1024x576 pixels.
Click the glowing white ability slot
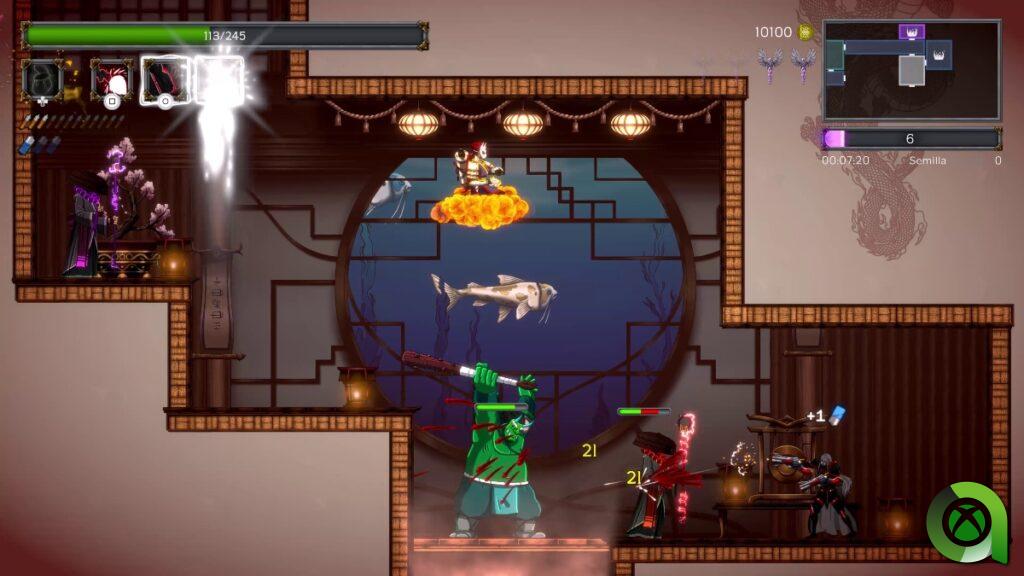(219, 78)
